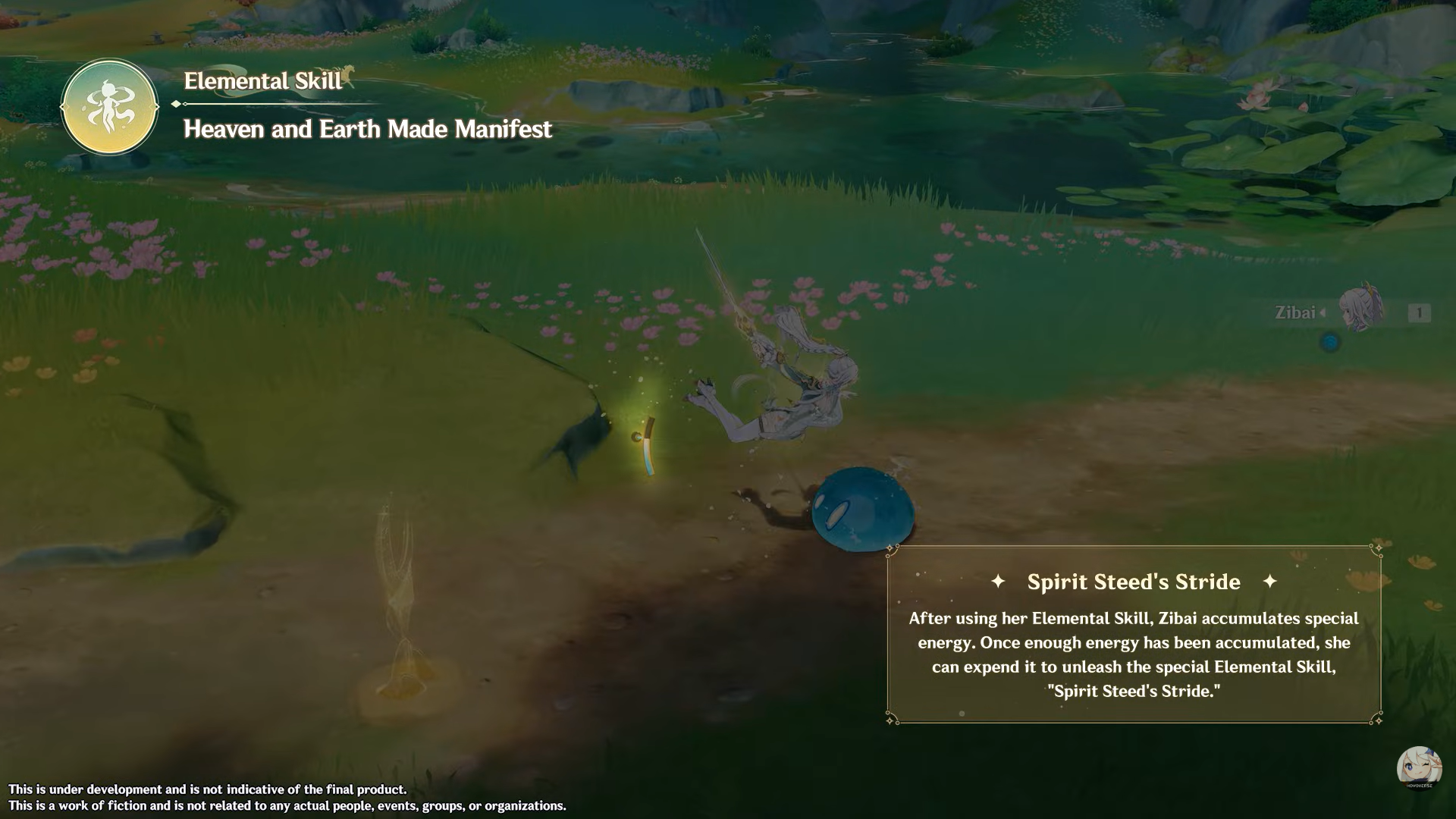Click the Paimon avatar icon
The height and width of the screenshot is (819, 1456).
pos(1419,769)
